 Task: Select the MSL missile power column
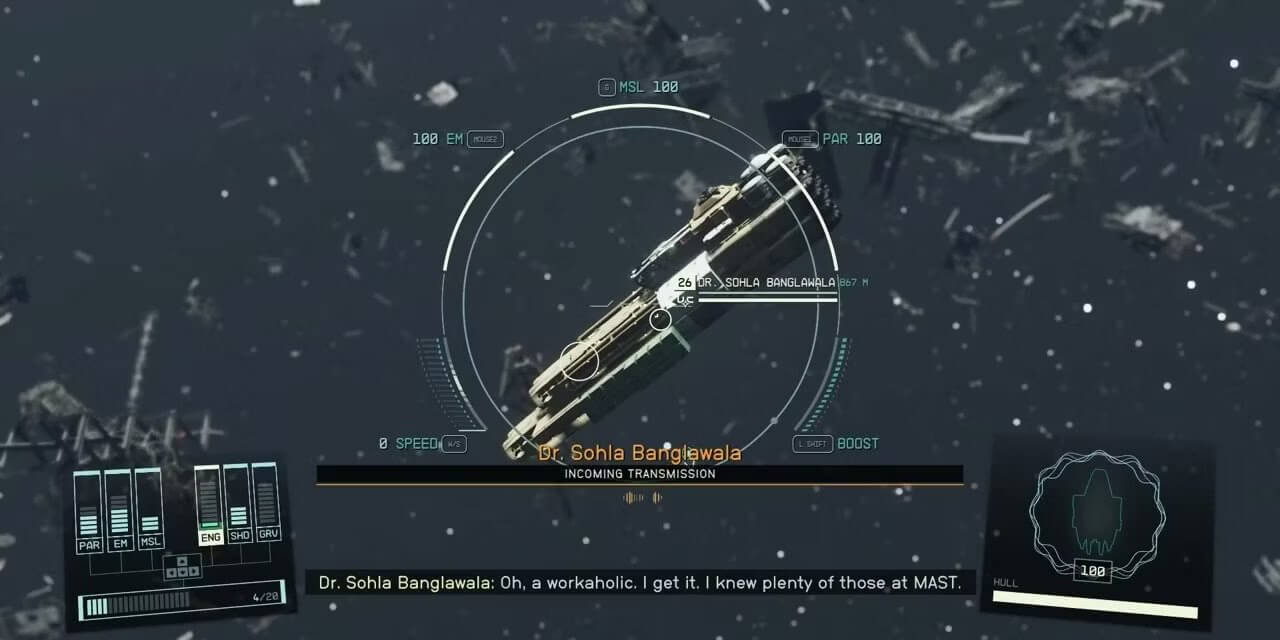[150, 512]
